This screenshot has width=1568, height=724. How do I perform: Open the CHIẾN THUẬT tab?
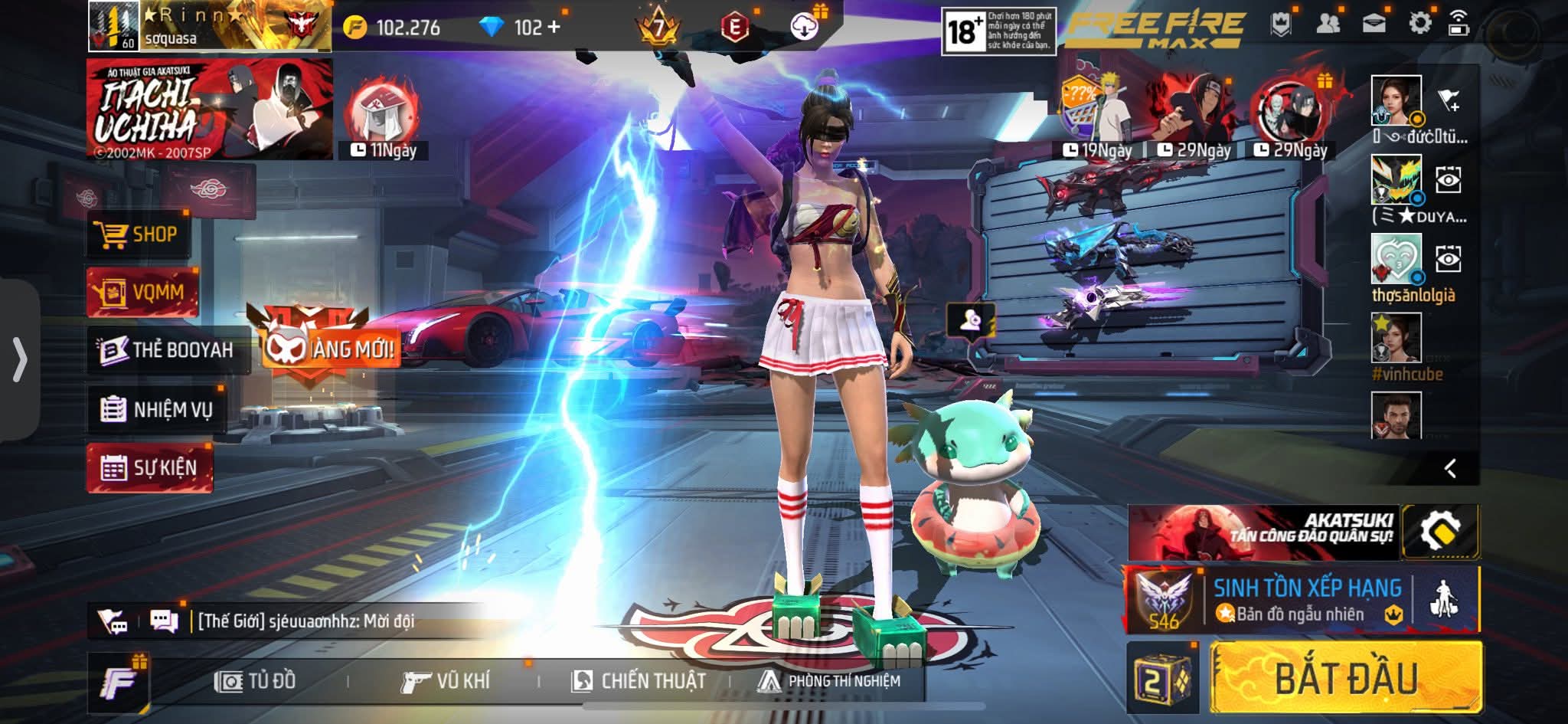639,680
